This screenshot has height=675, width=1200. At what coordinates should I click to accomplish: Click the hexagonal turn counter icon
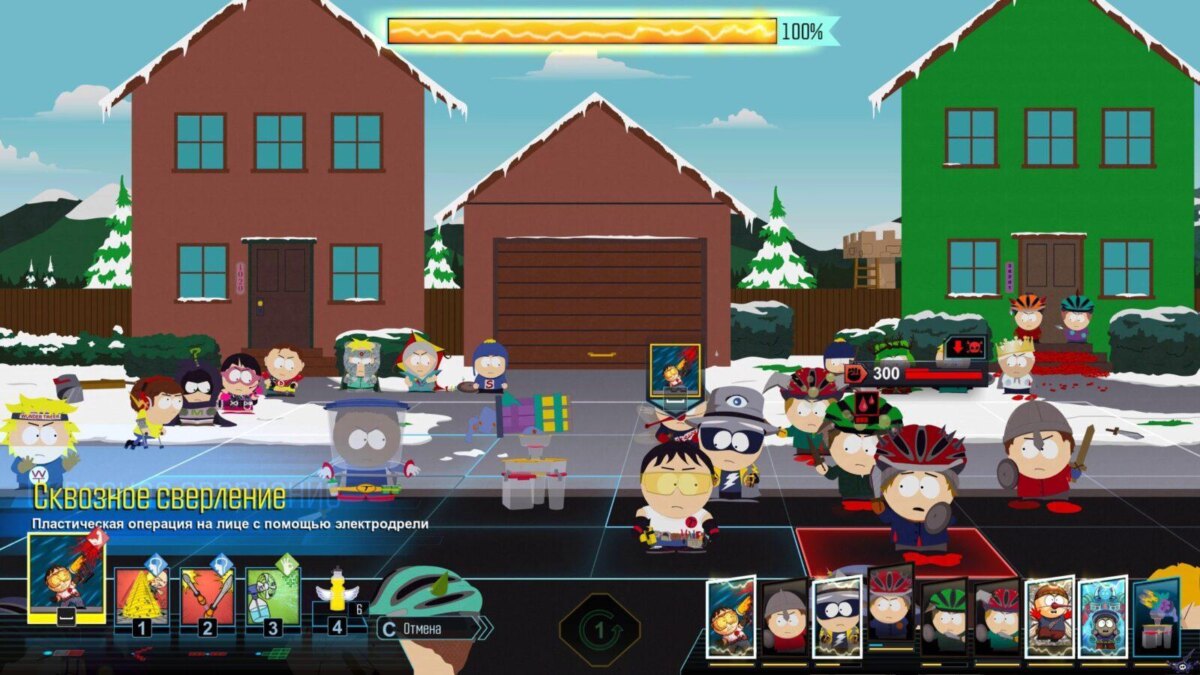[599, 630]
